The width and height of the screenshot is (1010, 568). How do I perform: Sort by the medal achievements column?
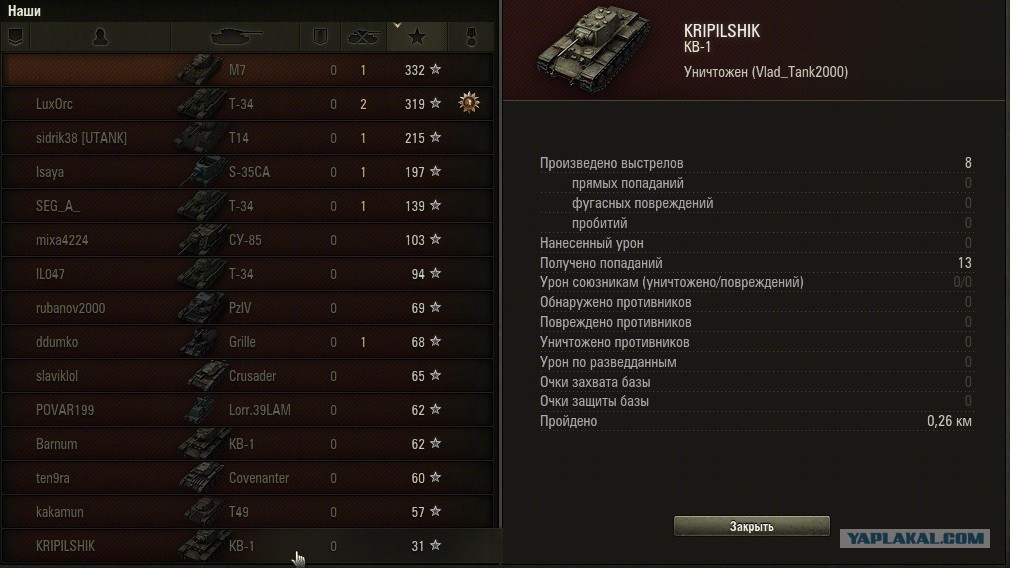470,37
